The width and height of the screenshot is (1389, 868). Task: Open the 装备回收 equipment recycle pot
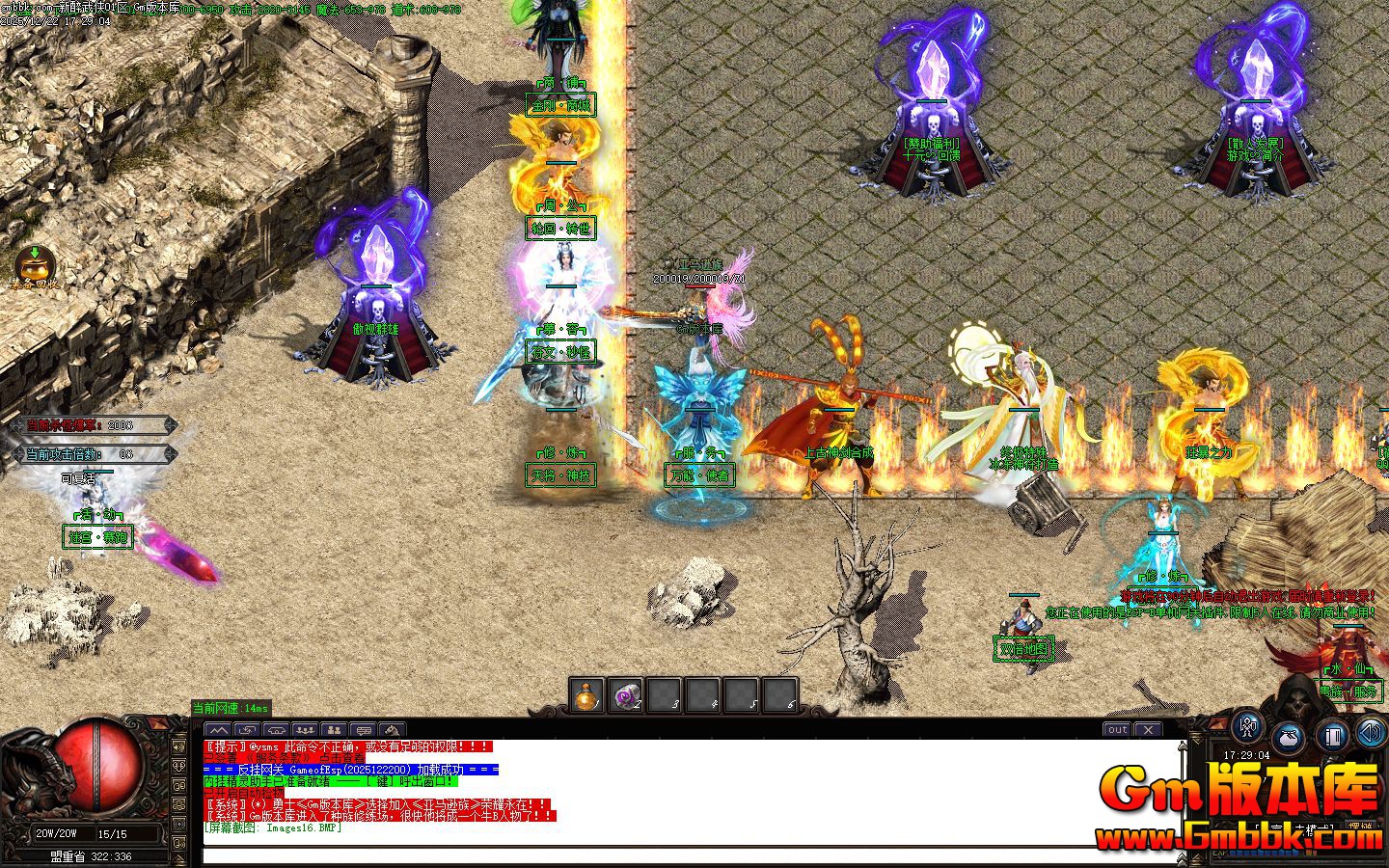[x=35, y=264]
